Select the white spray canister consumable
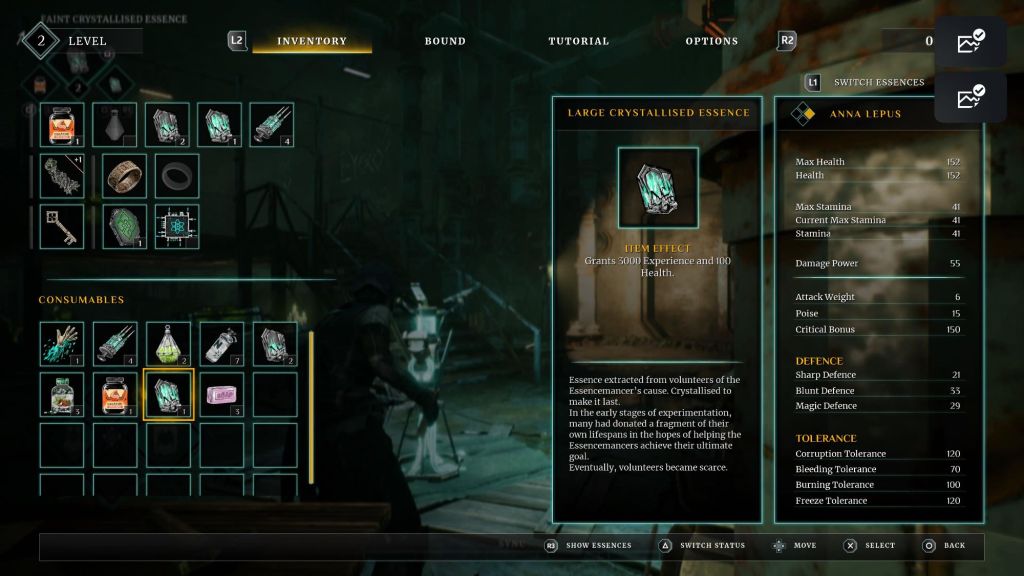This screenshot has height=576, width=1024. tap(221, 343)
